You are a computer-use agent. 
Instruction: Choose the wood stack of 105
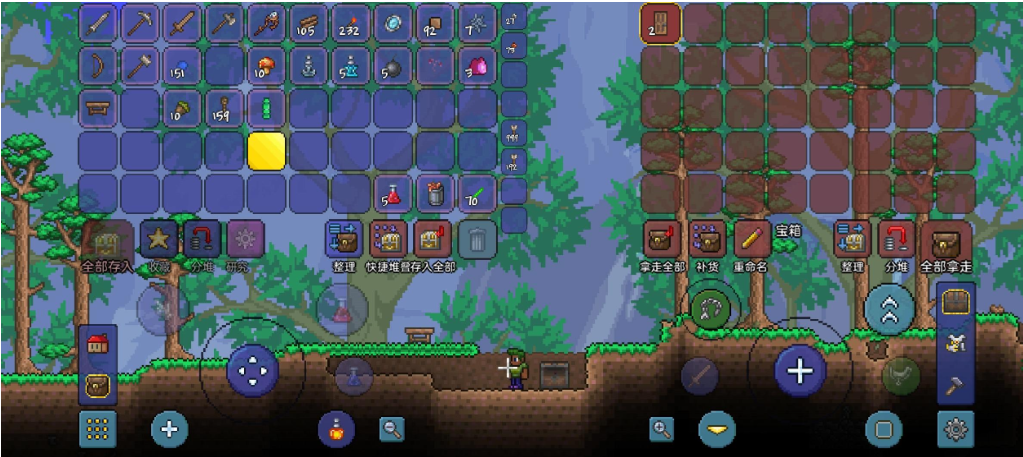point(309,23)
